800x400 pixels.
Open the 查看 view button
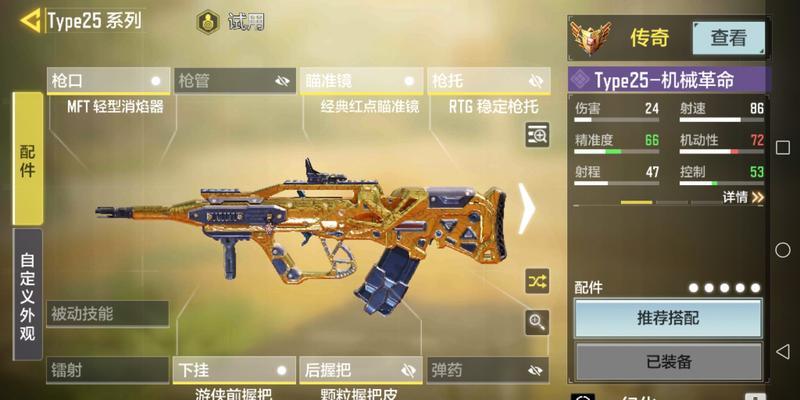tap(728, 38)
